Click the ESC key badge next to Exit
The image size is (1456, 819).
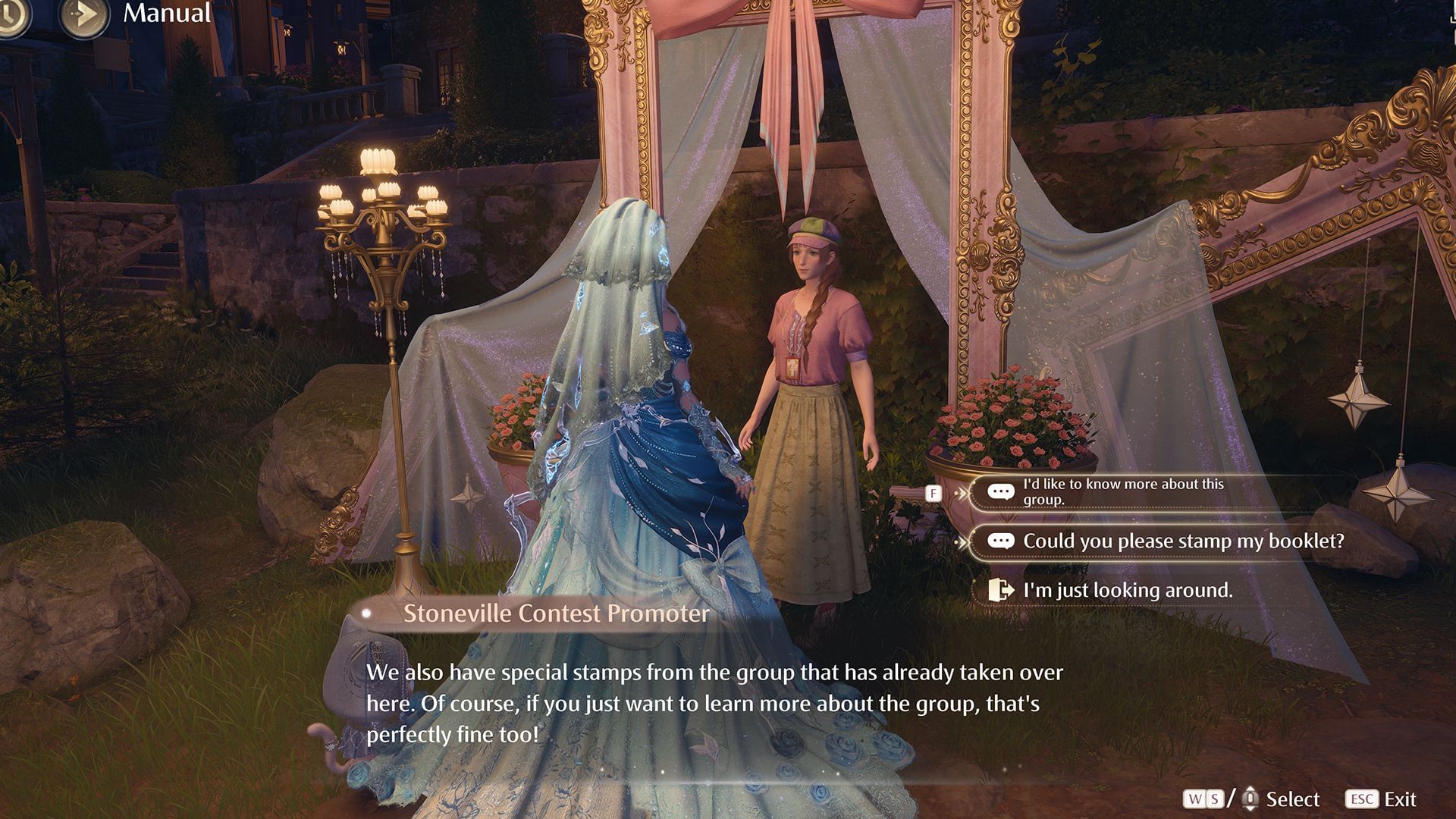[1362, 799]
